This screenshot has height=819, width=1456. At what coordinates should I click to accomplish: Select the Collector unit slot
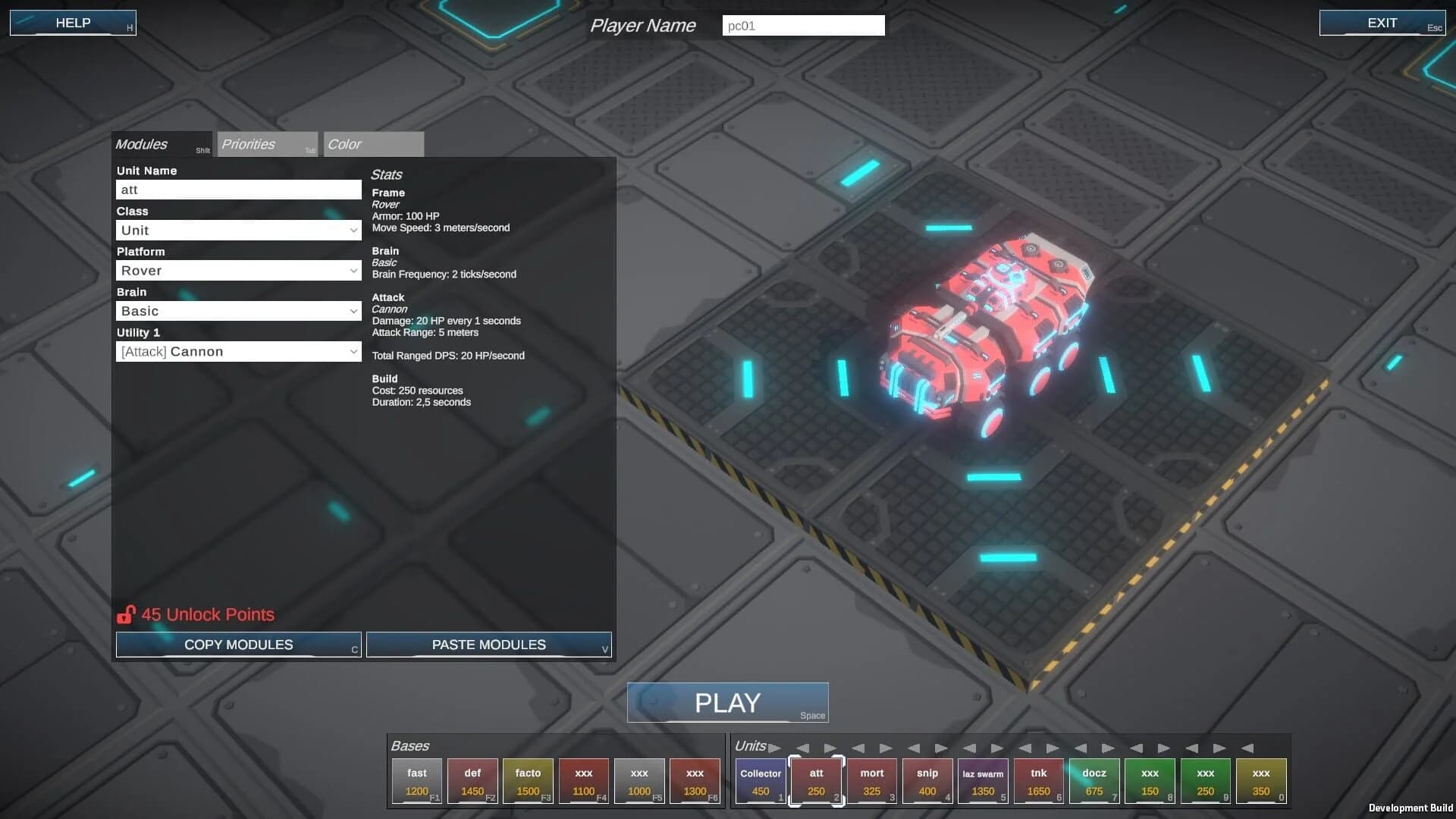pos(760,781)
